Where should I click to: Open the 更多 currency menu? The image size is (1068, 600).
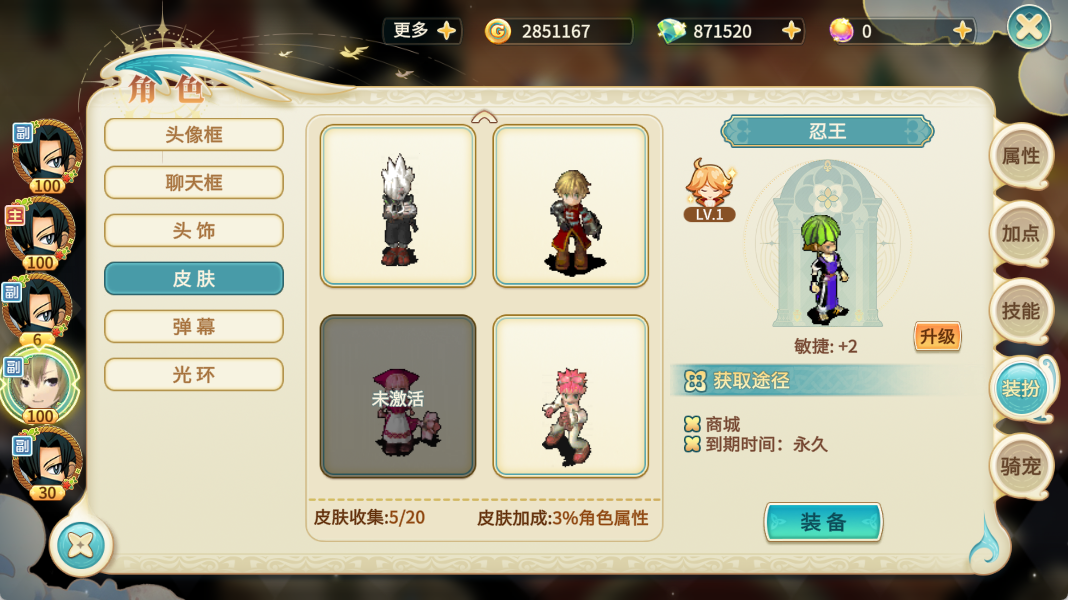click(422, 31)
